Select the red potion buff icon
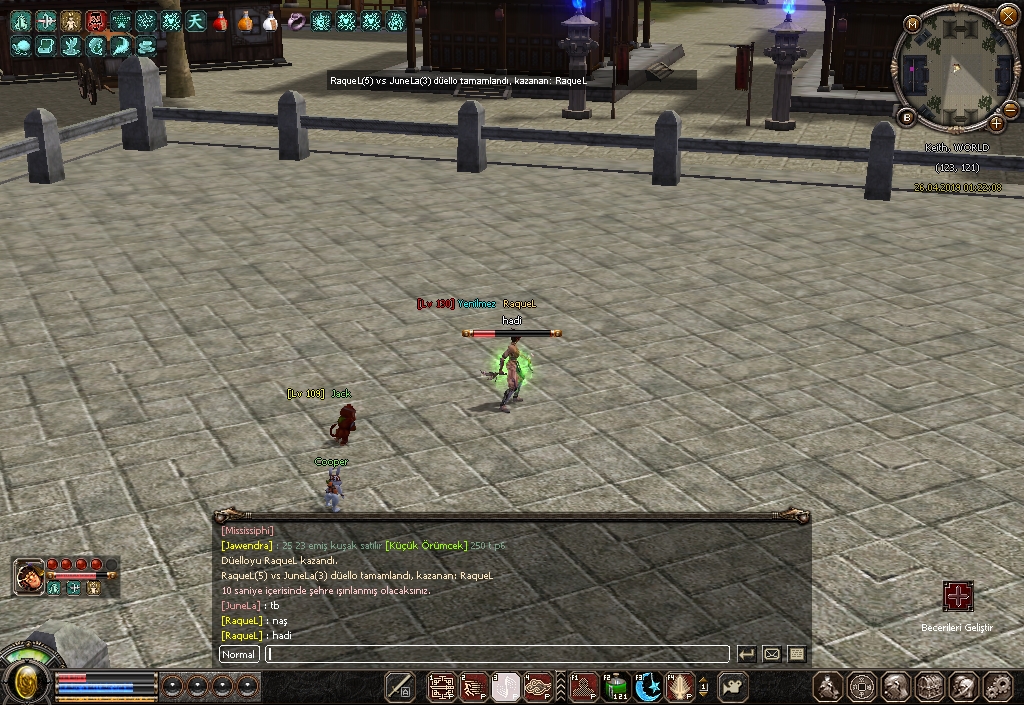Image resolution: width=1024 pixels, height=705 pixels. click(220, 20)
